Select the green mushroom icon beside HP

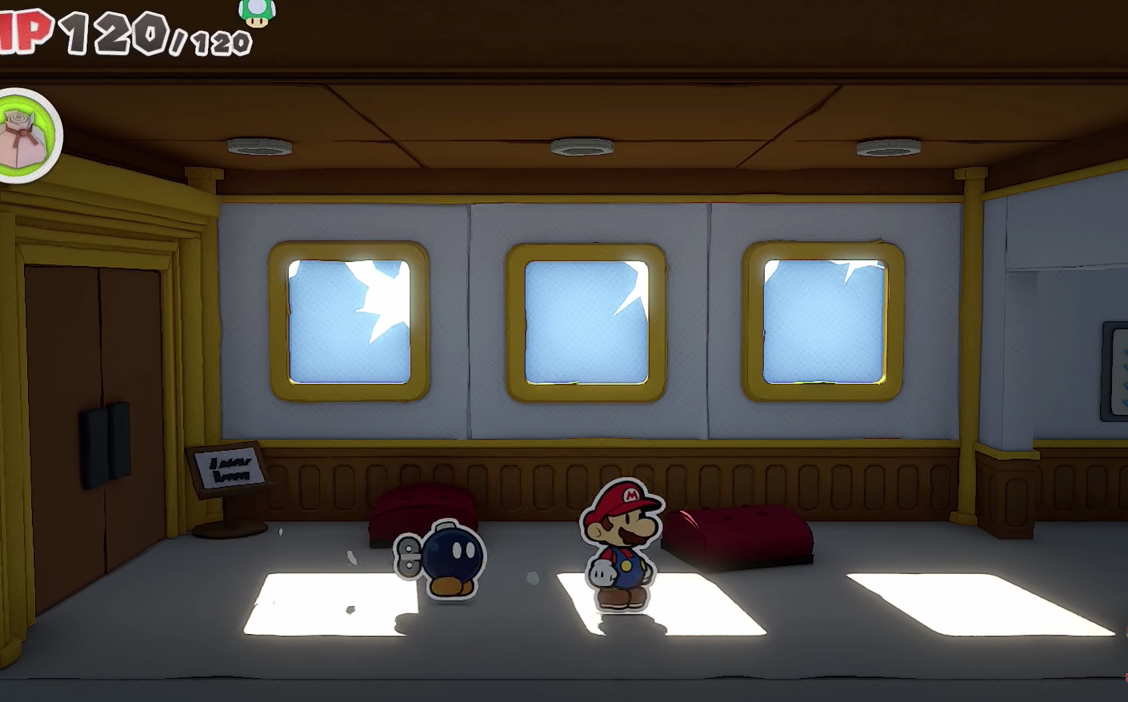[258, 11]
